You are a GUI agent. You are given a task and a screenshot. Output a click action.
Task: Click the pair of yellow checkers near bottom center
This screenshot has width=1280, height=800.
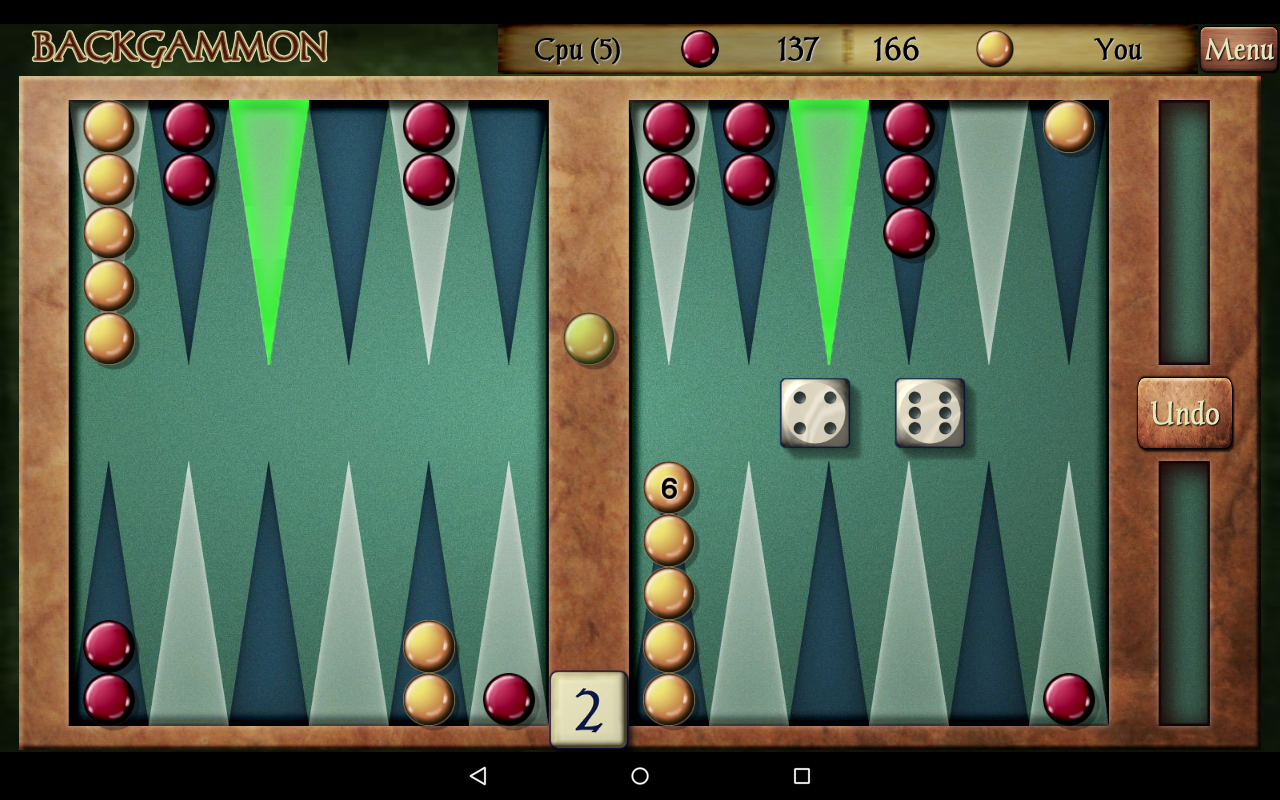(428, 670)
